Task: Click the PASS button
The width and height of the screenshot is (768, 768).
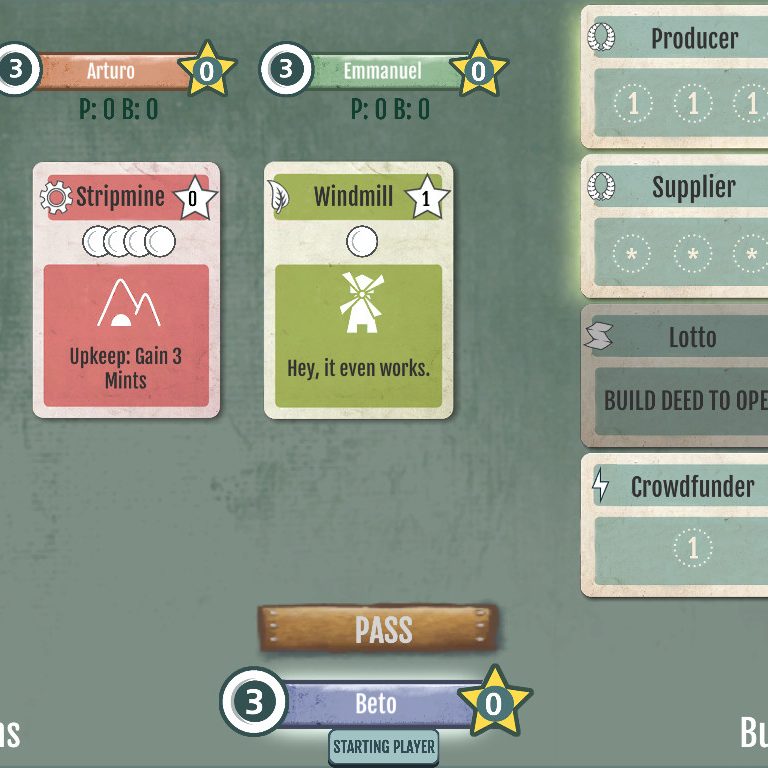Action: pos(383,629)
